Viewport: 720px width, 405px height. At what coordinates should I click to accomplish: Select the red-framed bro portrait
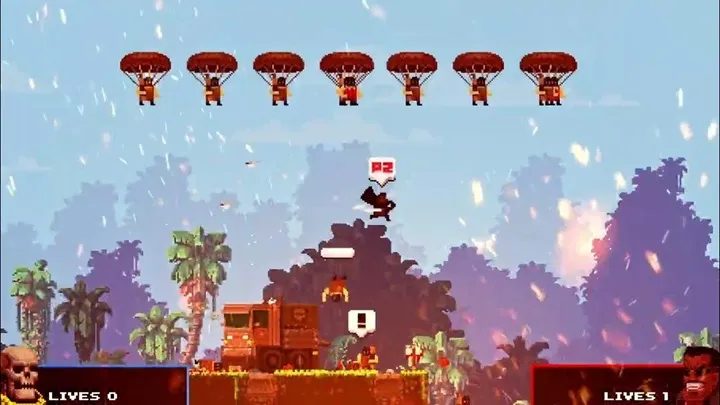[x=699, y=376]
